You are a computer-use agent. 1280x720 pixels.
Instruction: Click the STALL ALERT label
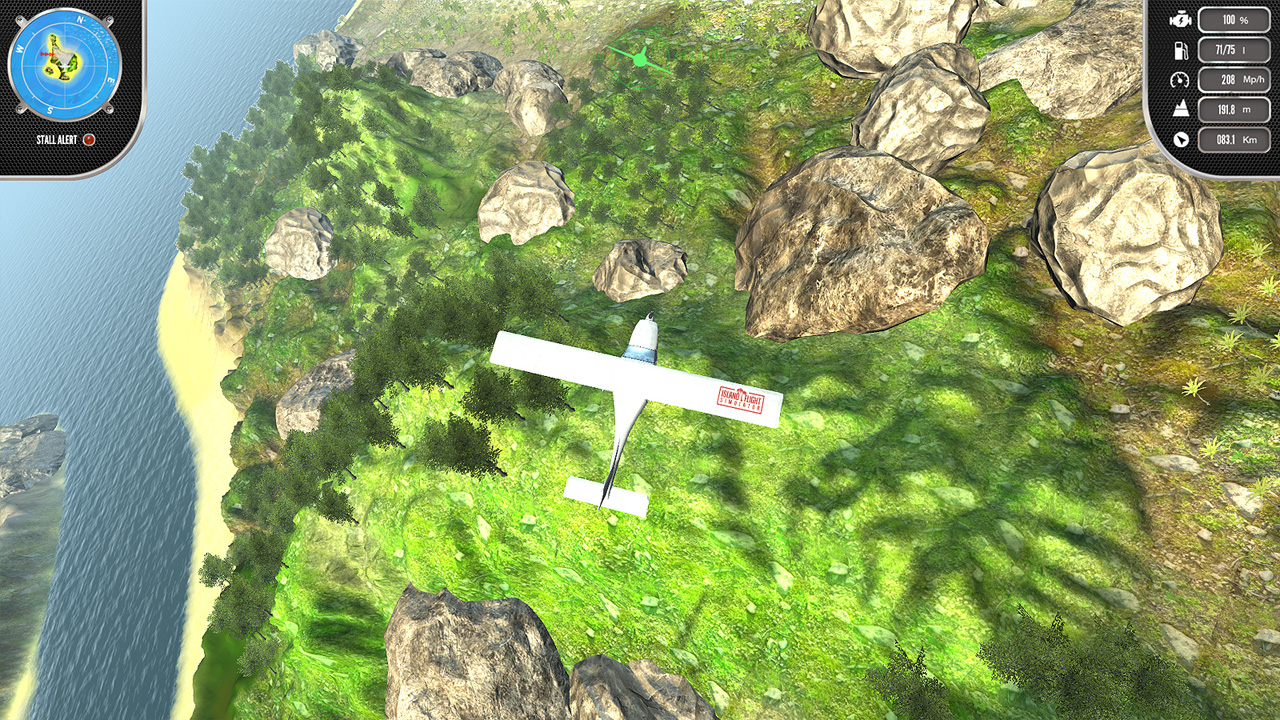click(56, 138)
